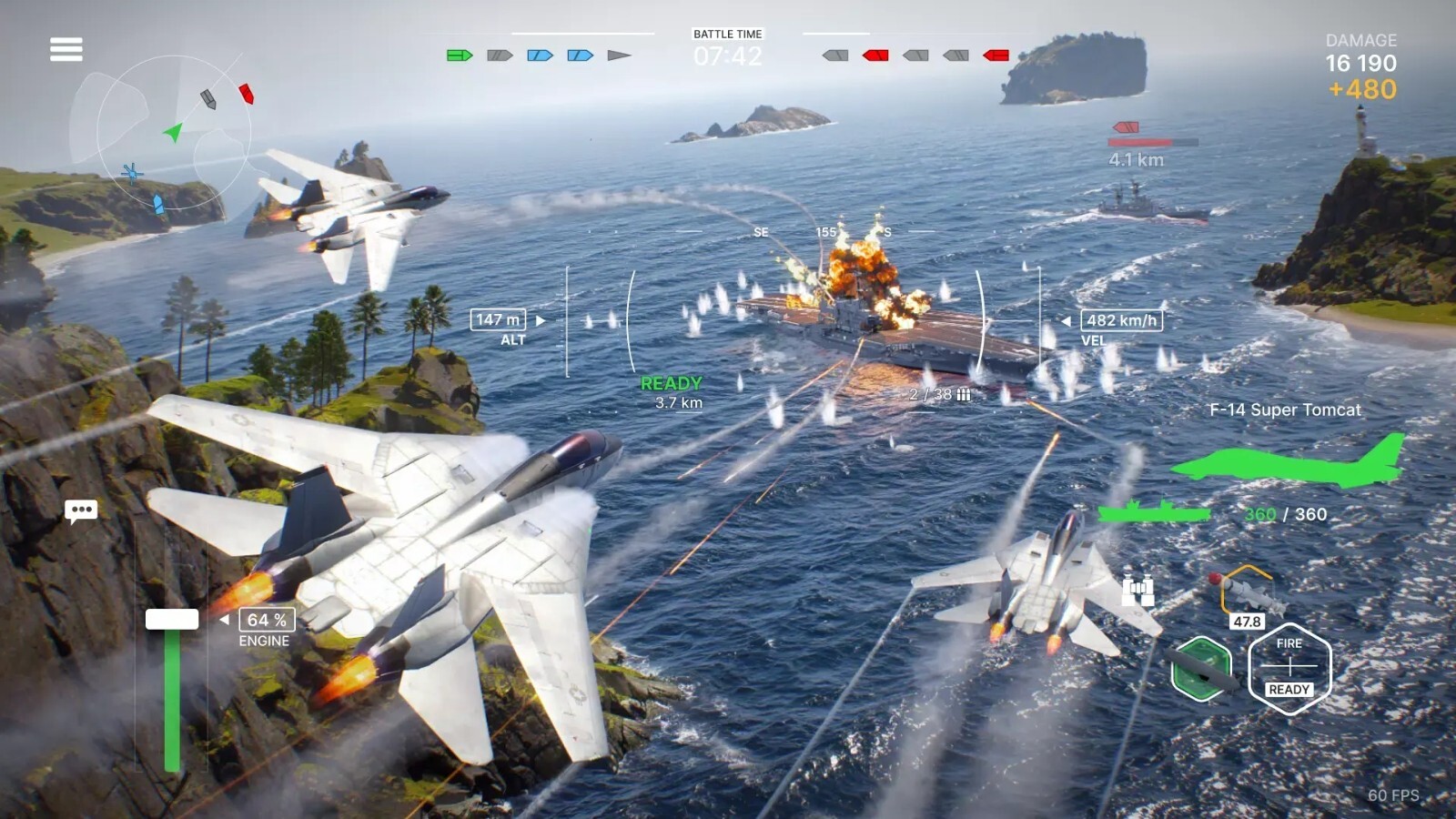Expand the VEL speed indicator arrow
Viewport: 1456px width, 819px height.
coord(1065,319)
